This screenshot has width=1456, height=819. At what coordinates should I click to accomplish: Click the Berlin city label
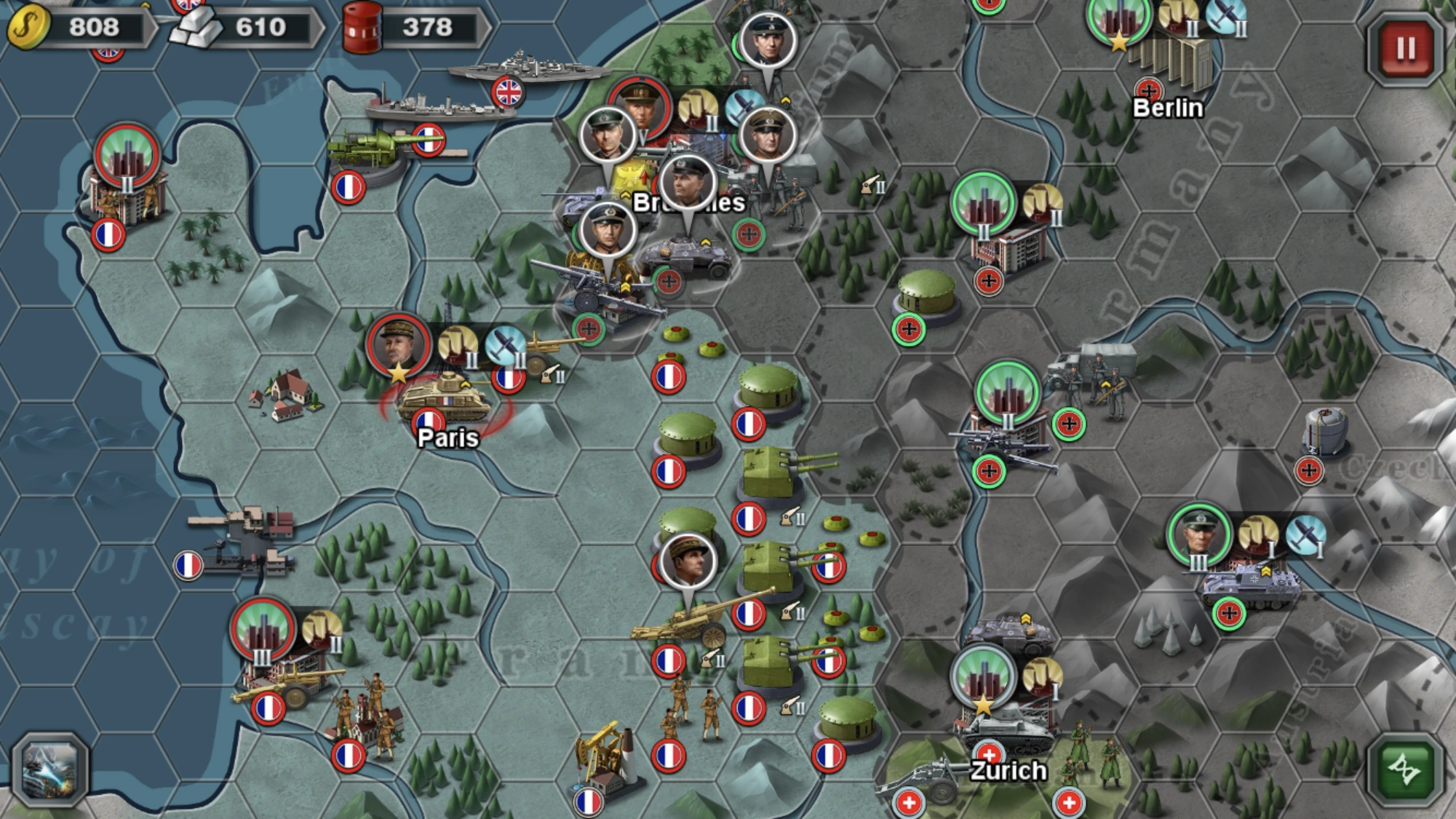[x=1167, y=109]
